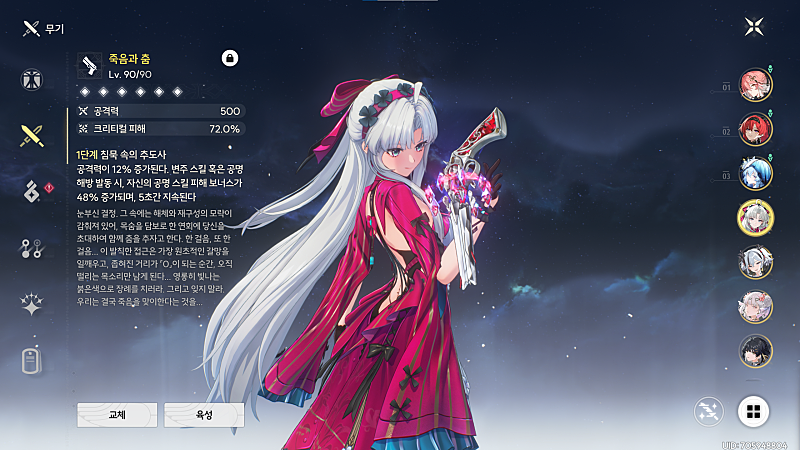This screenshot has height=450, width=800.
Task: Click the four-square grid button
Action: [x=754, y=409]
